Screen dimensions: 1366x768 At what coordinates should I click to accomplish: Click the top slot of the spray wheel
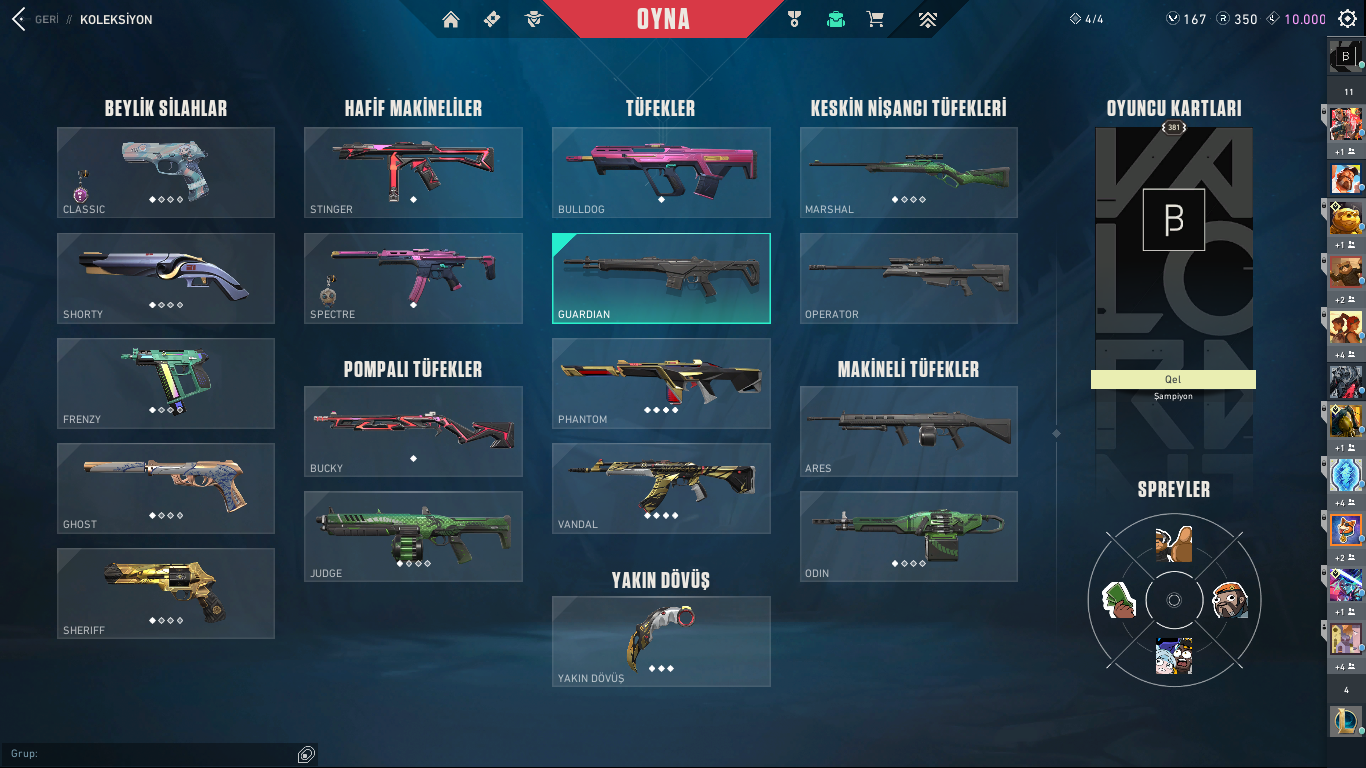pyautogui.click(x=1173, y=545)
